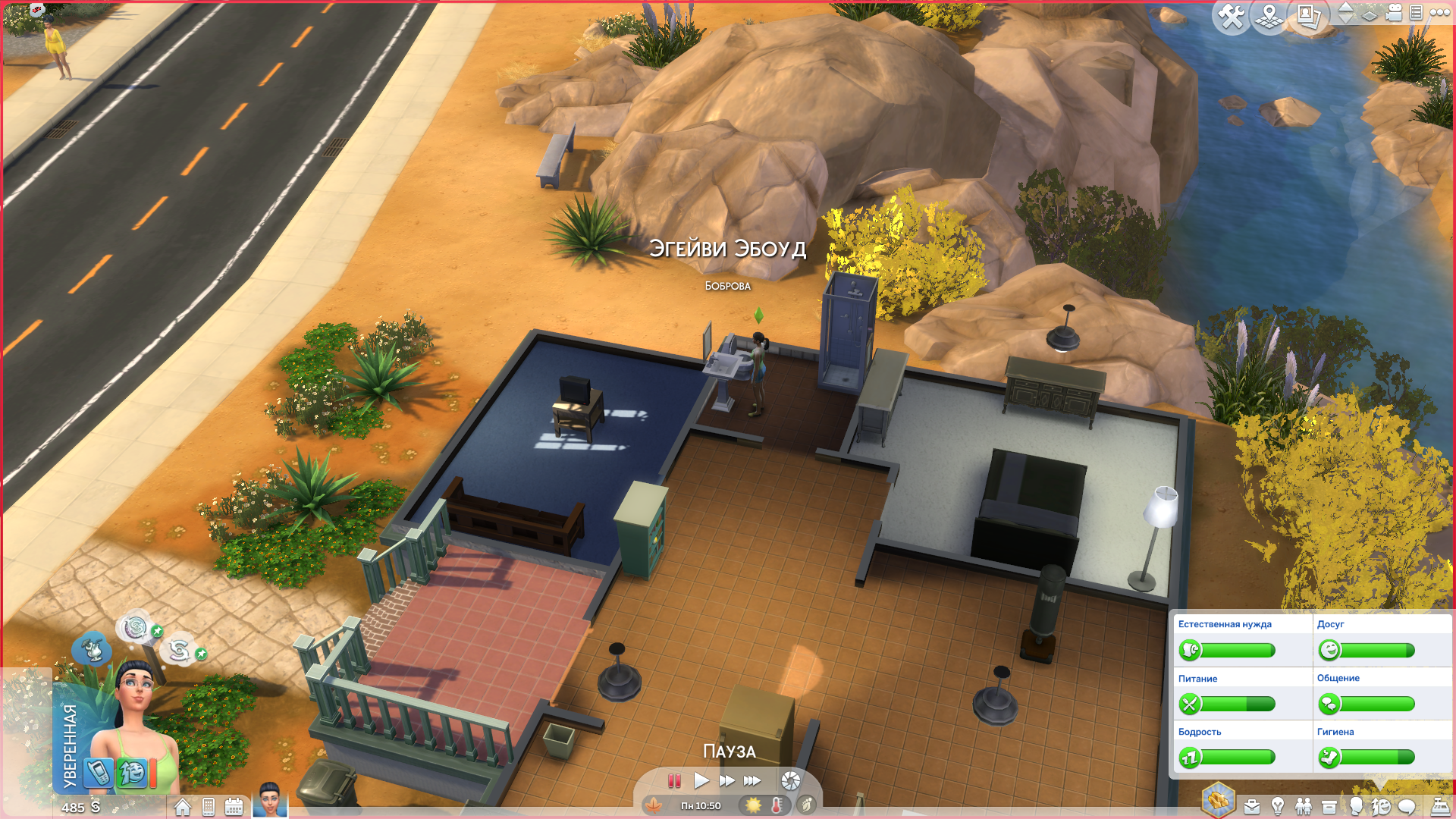Toggle camera mode with the video camera icon
The width and height of the screenshot is (1456, 819).
pyautogui.click(x=1394, y=12)
